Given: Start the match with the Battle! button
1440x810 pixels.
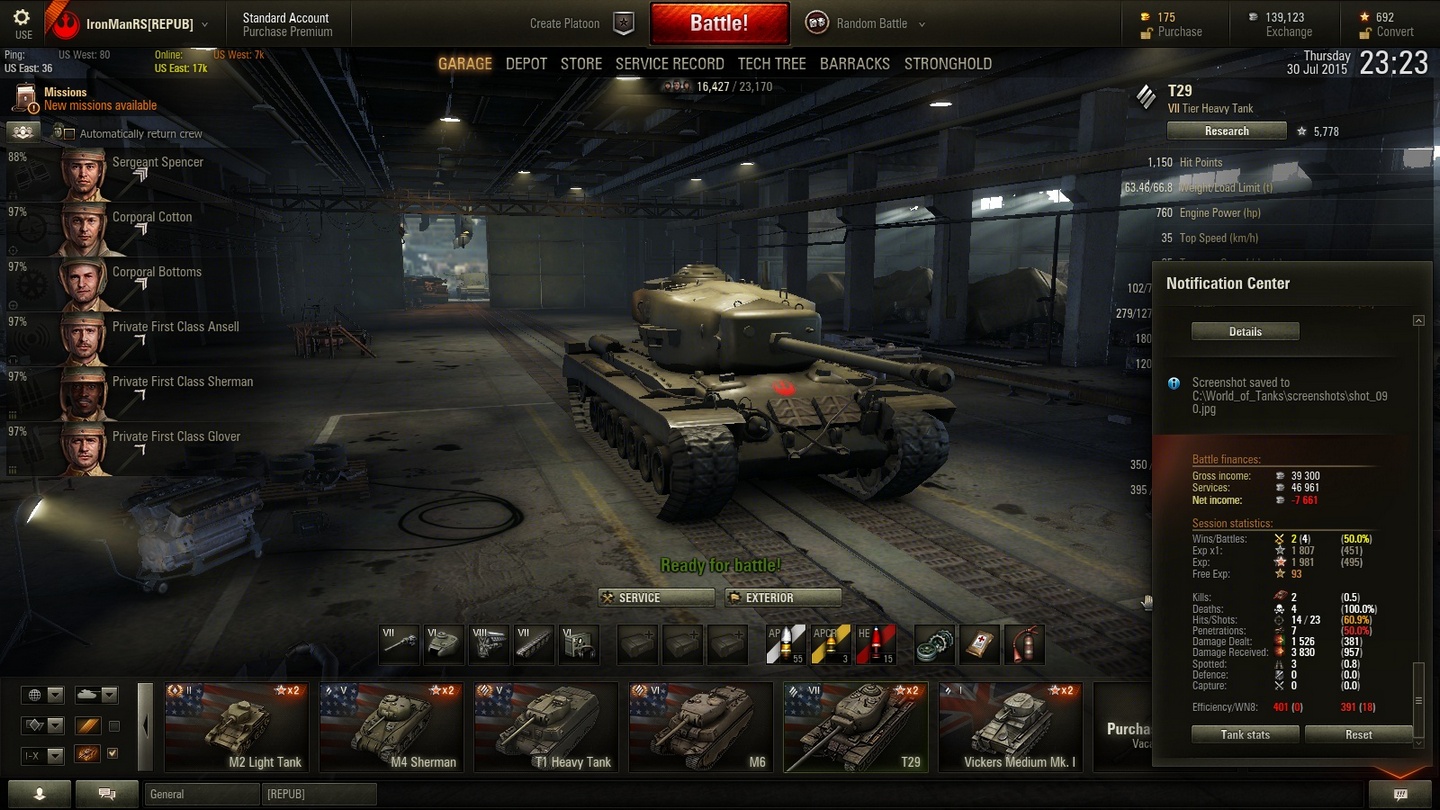Looking at the screenshot, I should (719, 24).
